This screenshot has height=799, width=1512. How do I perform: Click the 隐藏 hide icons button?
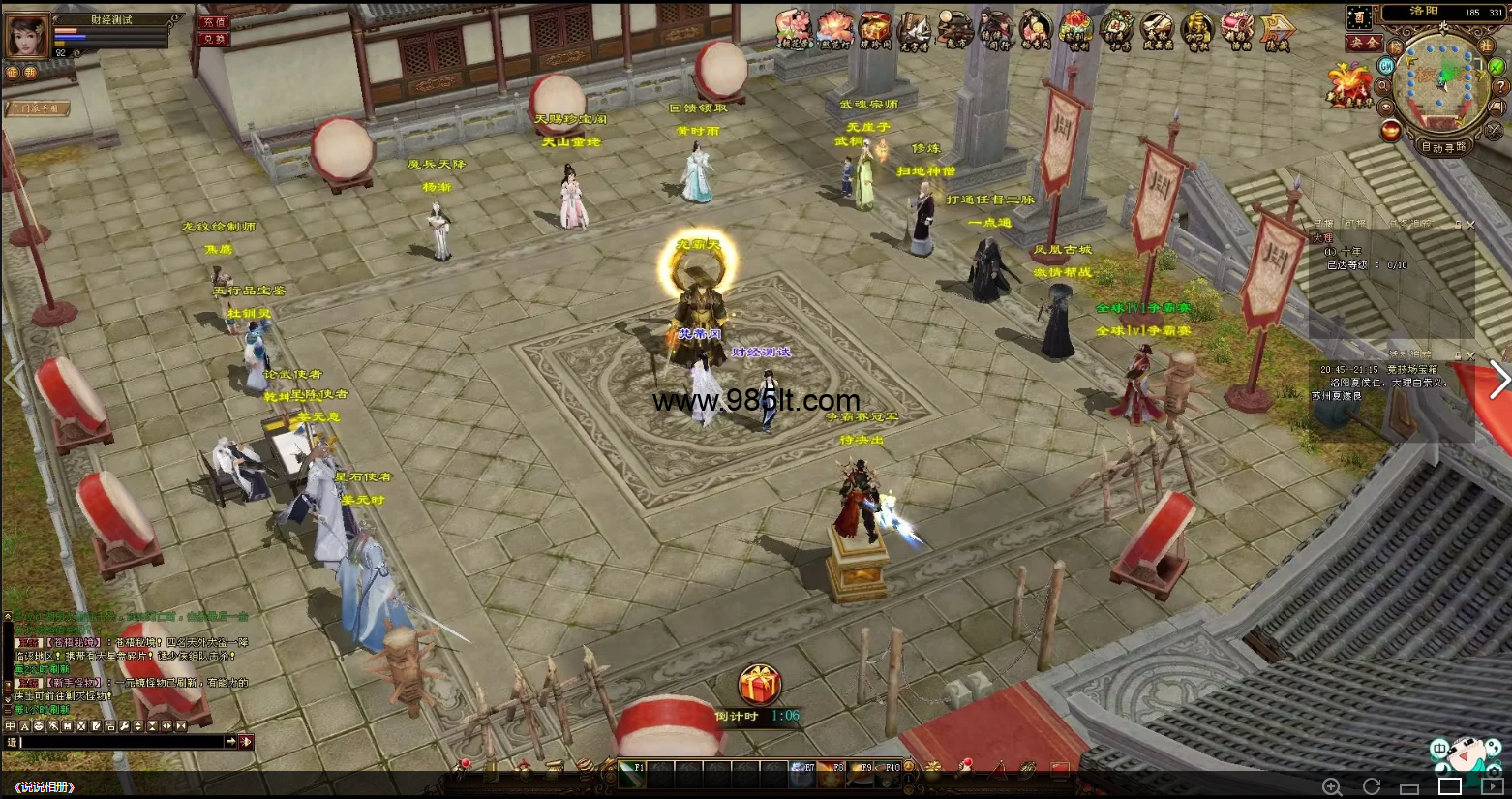[1277, 31]
